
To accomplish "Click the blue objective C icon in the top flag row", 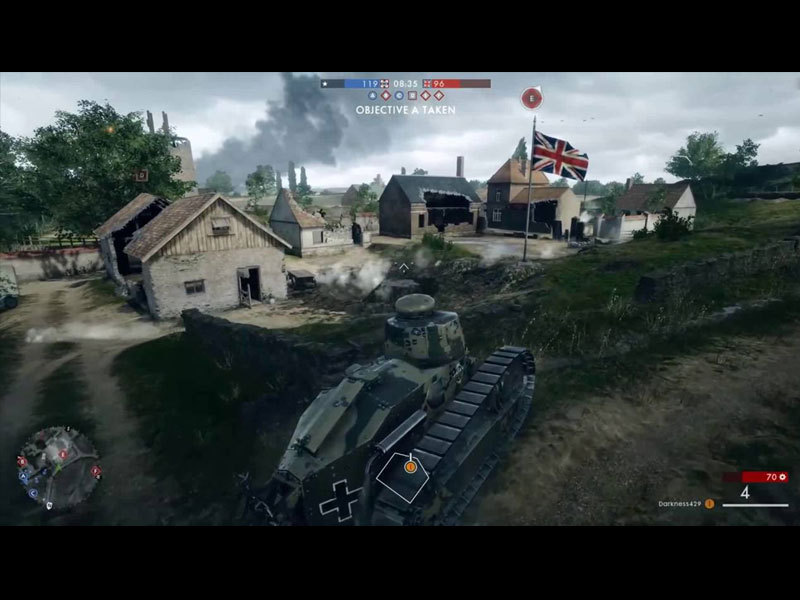I will (x=399, y=96).
